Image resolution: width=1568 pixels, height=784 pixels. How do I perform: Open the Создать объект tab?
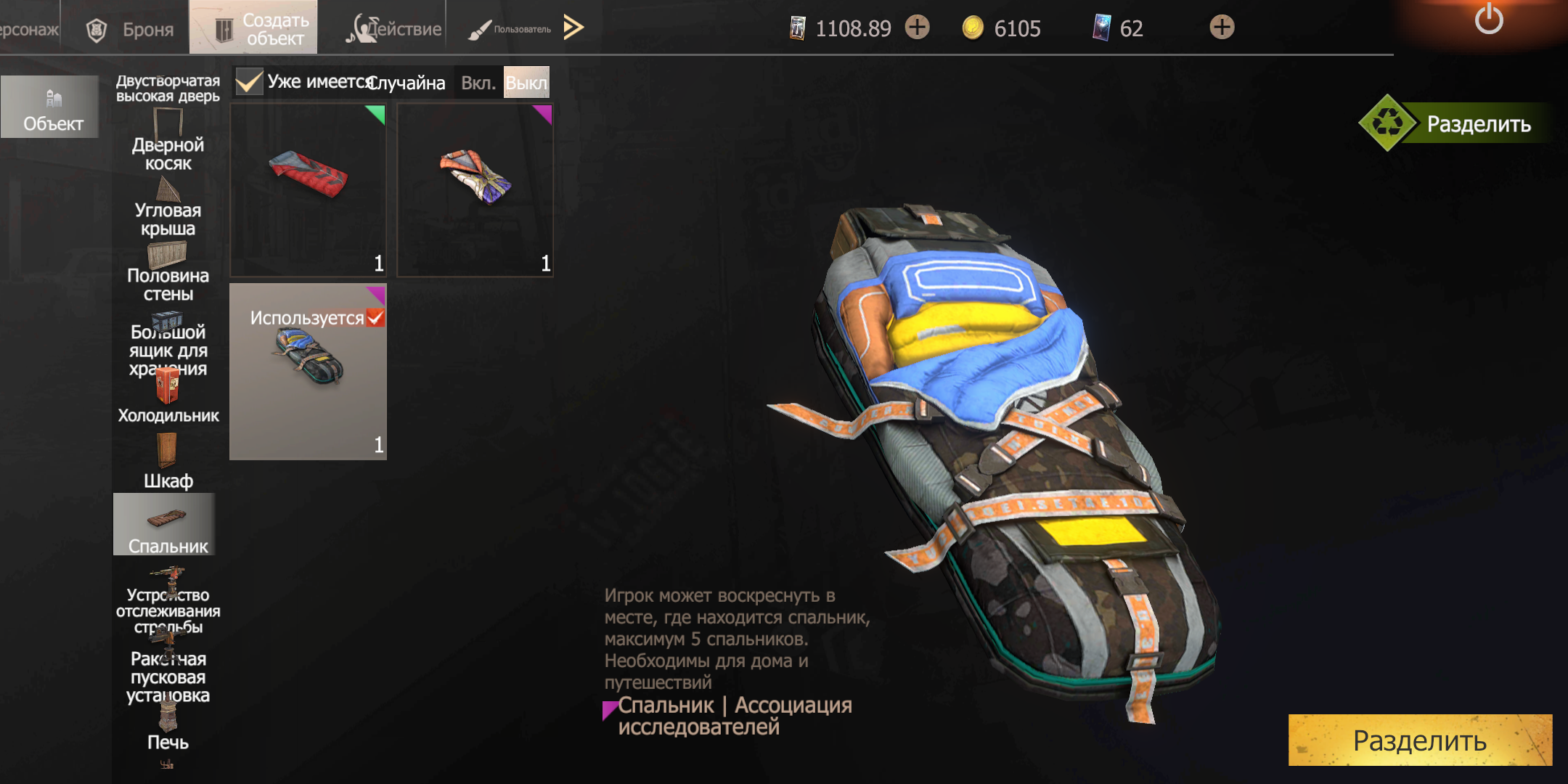click(x=253, y=28)
